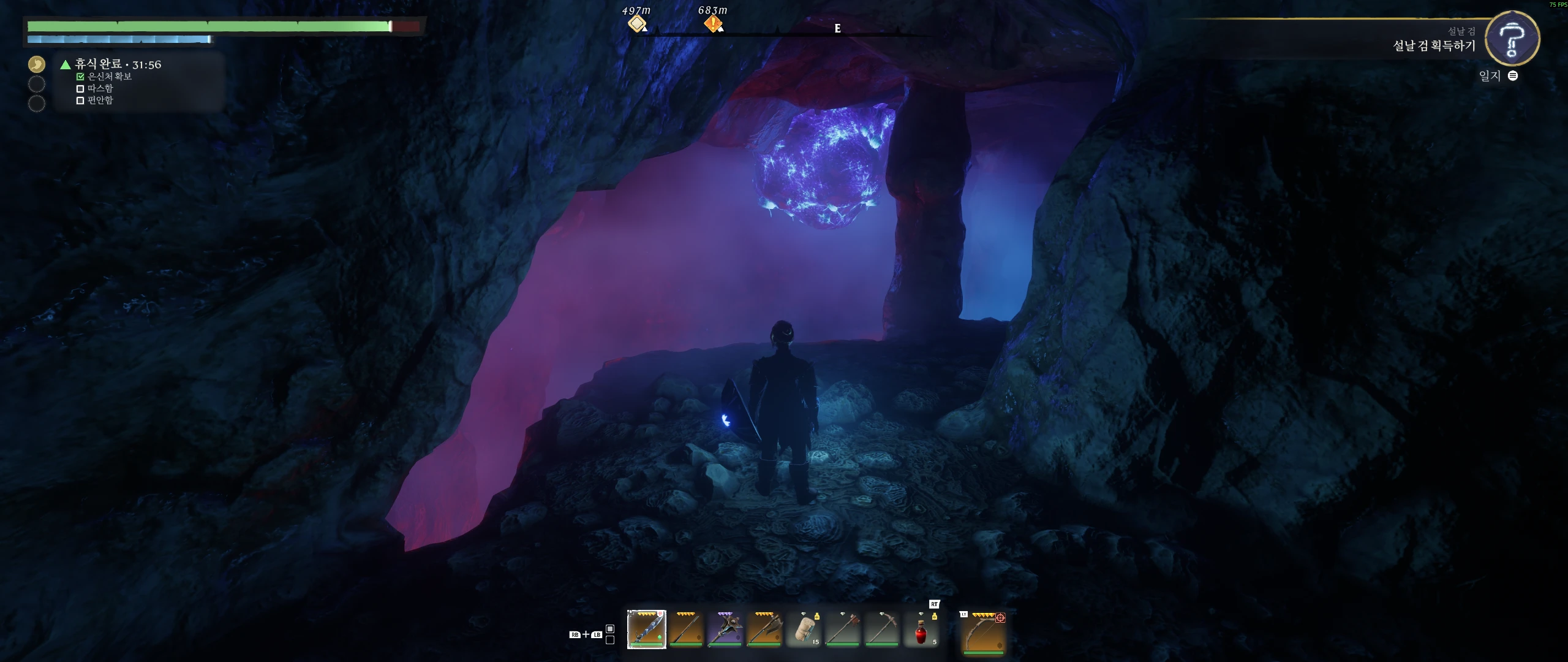1568x662 pixels.
Task: Click the 휴식 완료 rested buff panel
Action: (118, 64)
